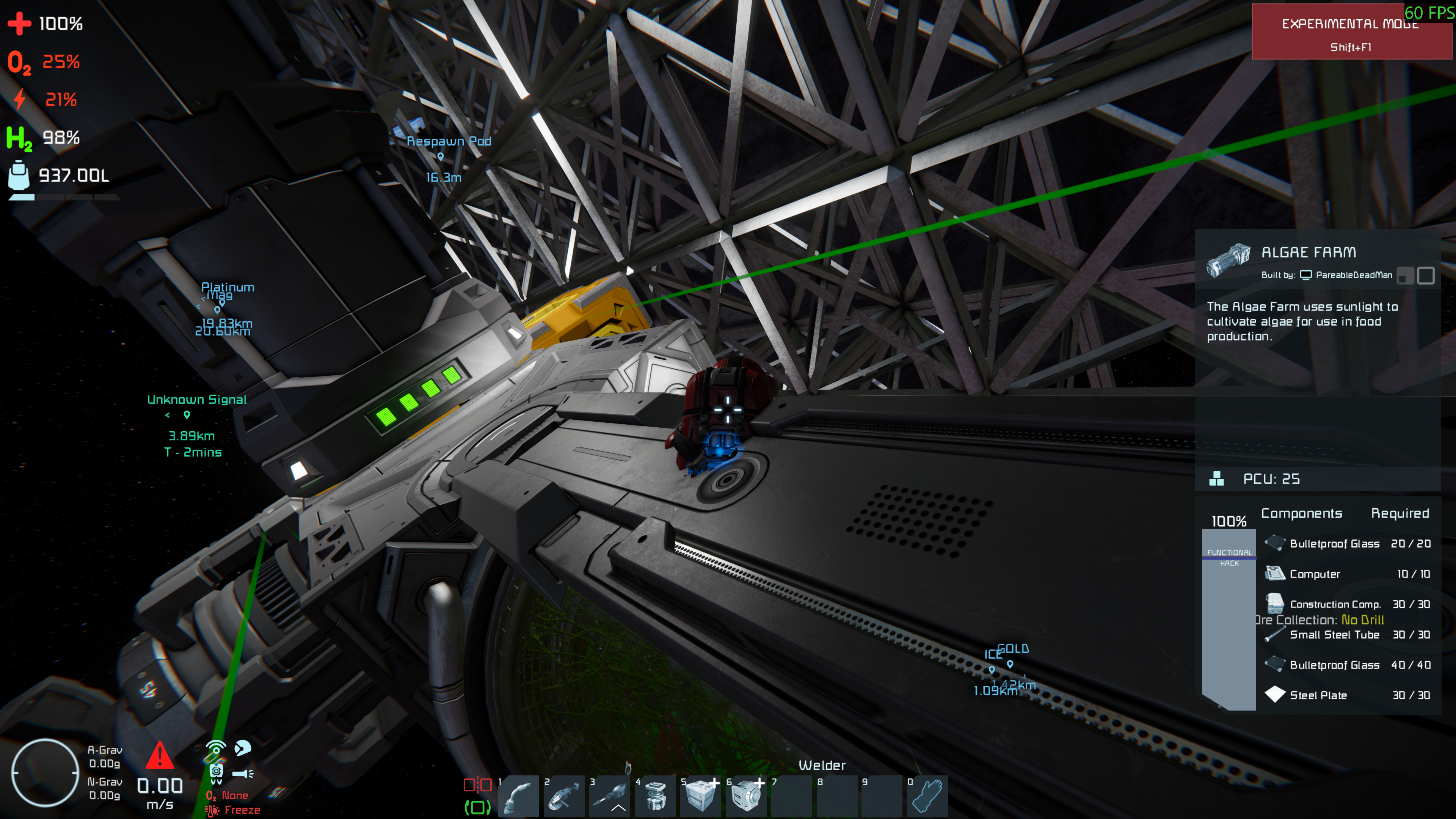The height and width of the screenshot is (819, 1456).
Task: Select the Unknown Signal marker
Action: (187, 415)
